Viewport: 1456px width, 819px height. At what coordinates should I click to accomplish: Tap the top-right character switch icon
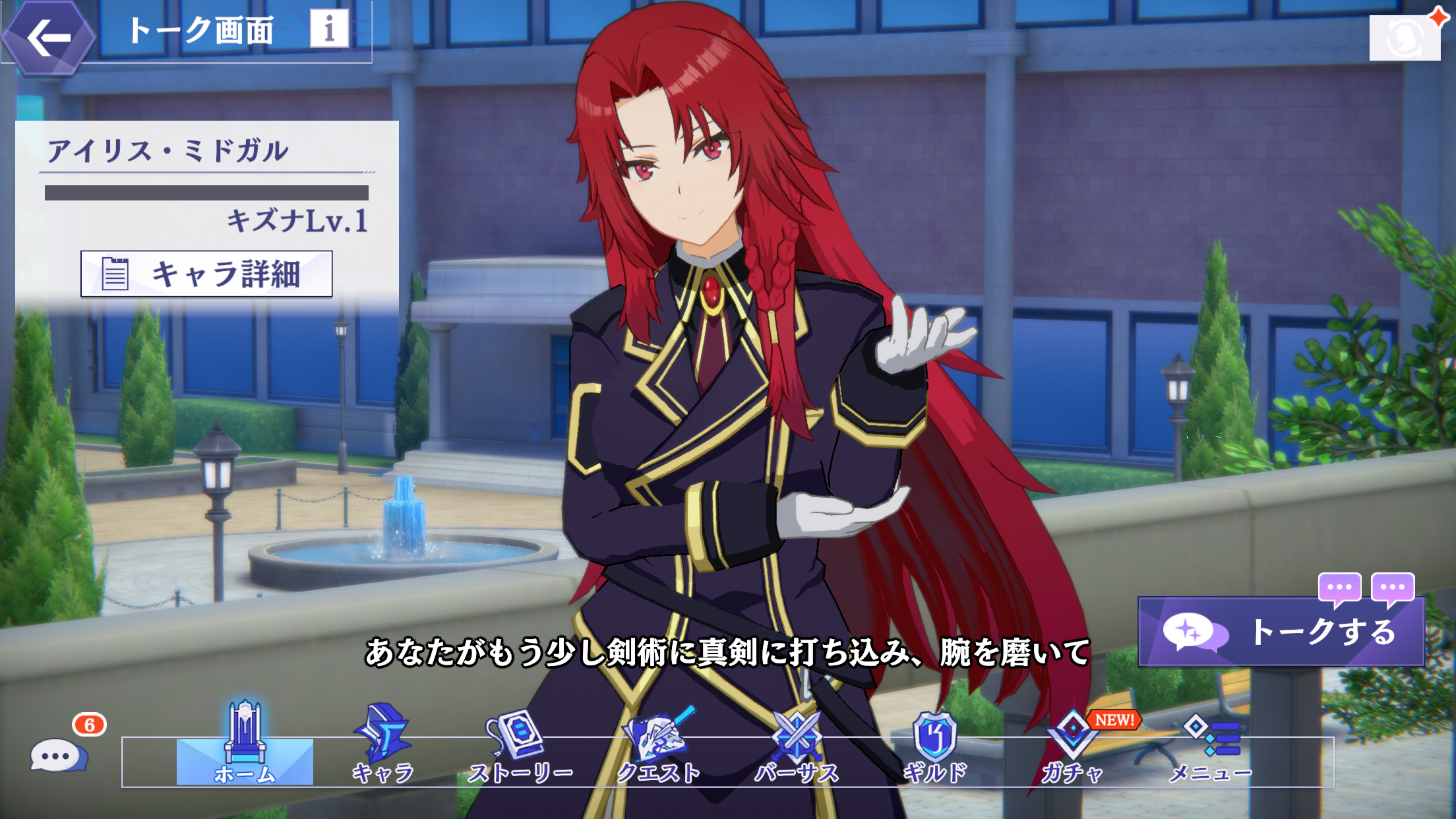(1405, 38)
